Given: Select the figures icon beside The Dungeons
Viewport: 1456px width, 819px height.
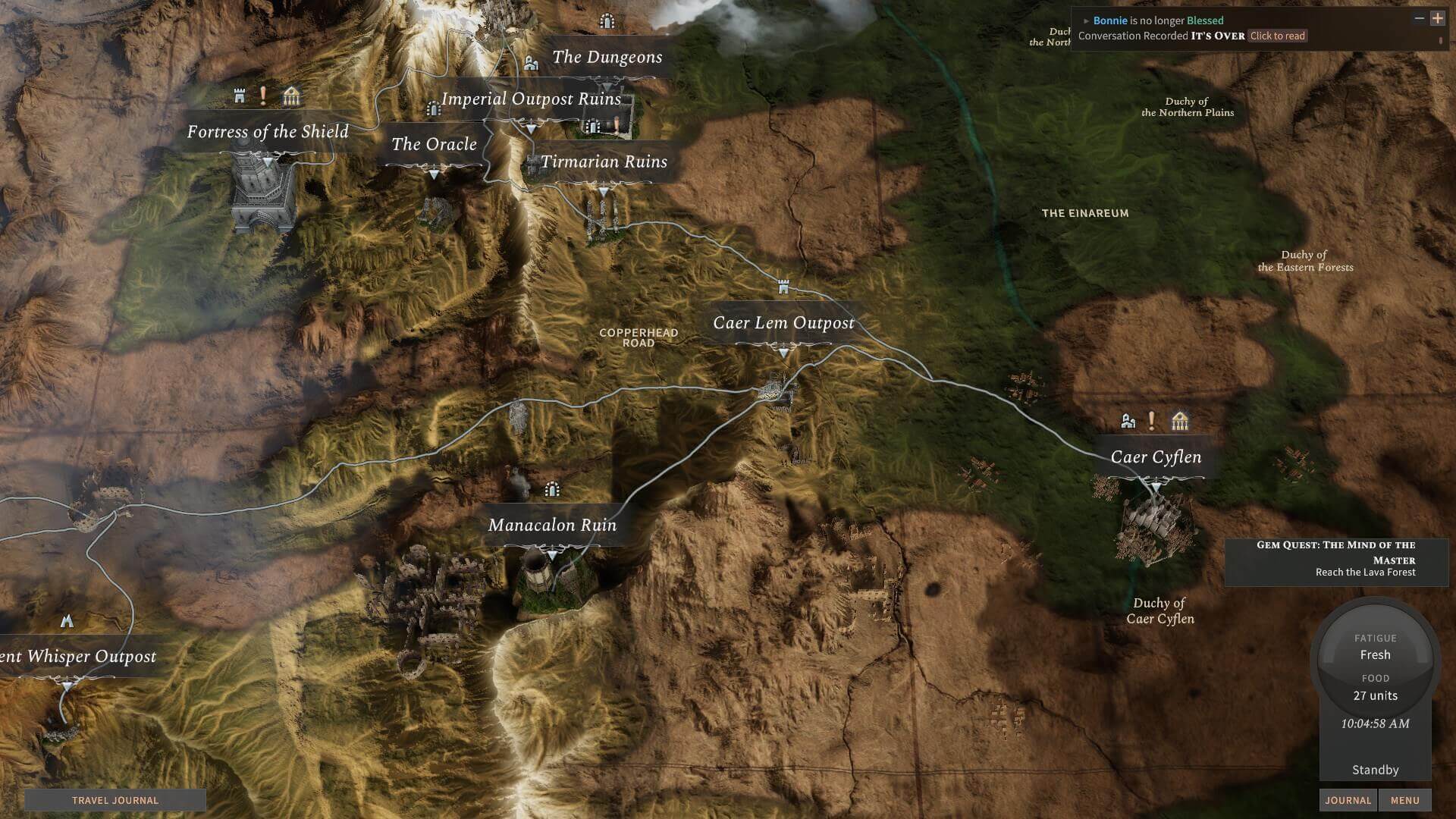Looking at the screenshot, I should [531, 61].
